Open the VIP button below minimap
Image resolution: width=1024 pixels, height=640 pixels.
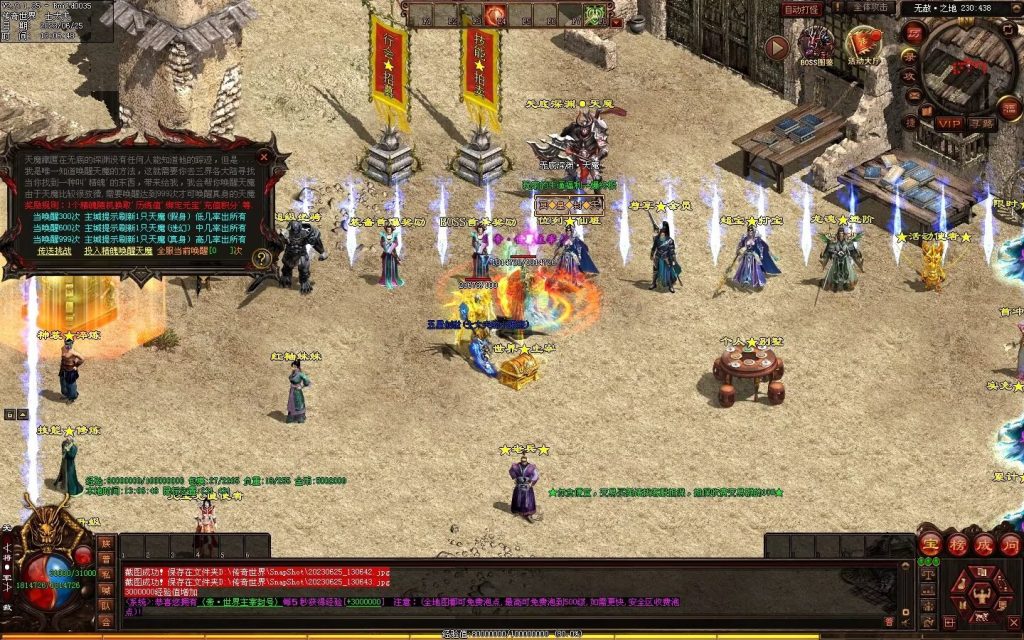(948, 123)
